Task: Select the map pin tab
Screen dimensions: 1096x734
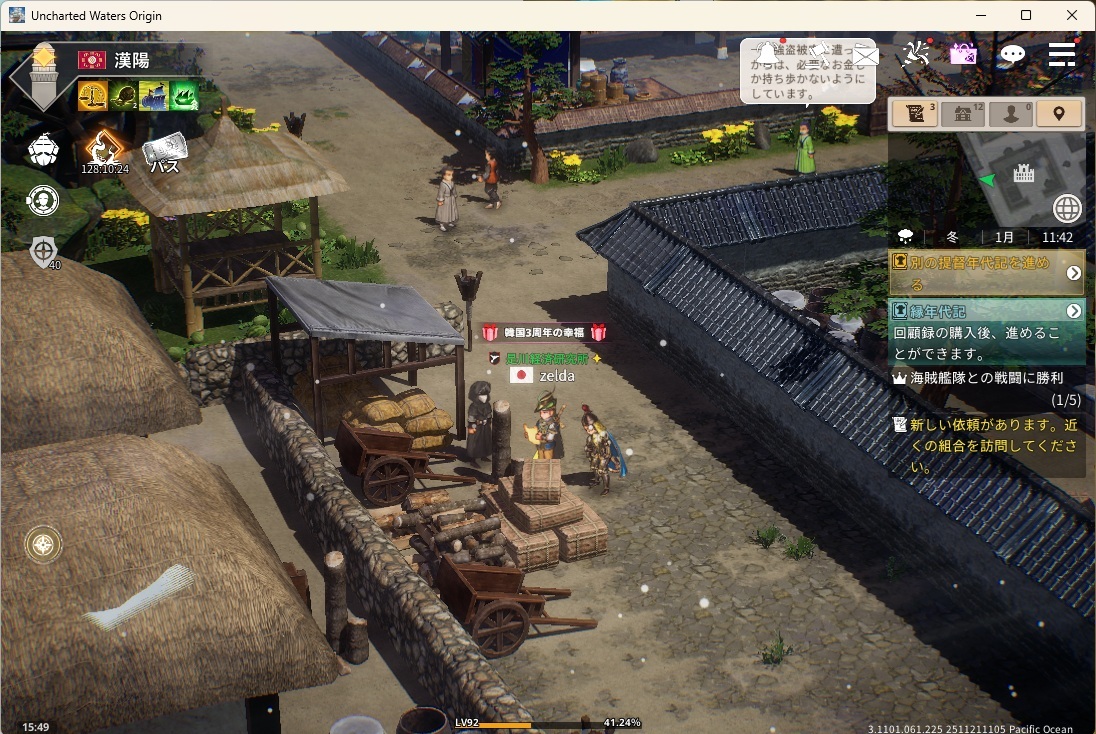Action: coord(1059,113)
